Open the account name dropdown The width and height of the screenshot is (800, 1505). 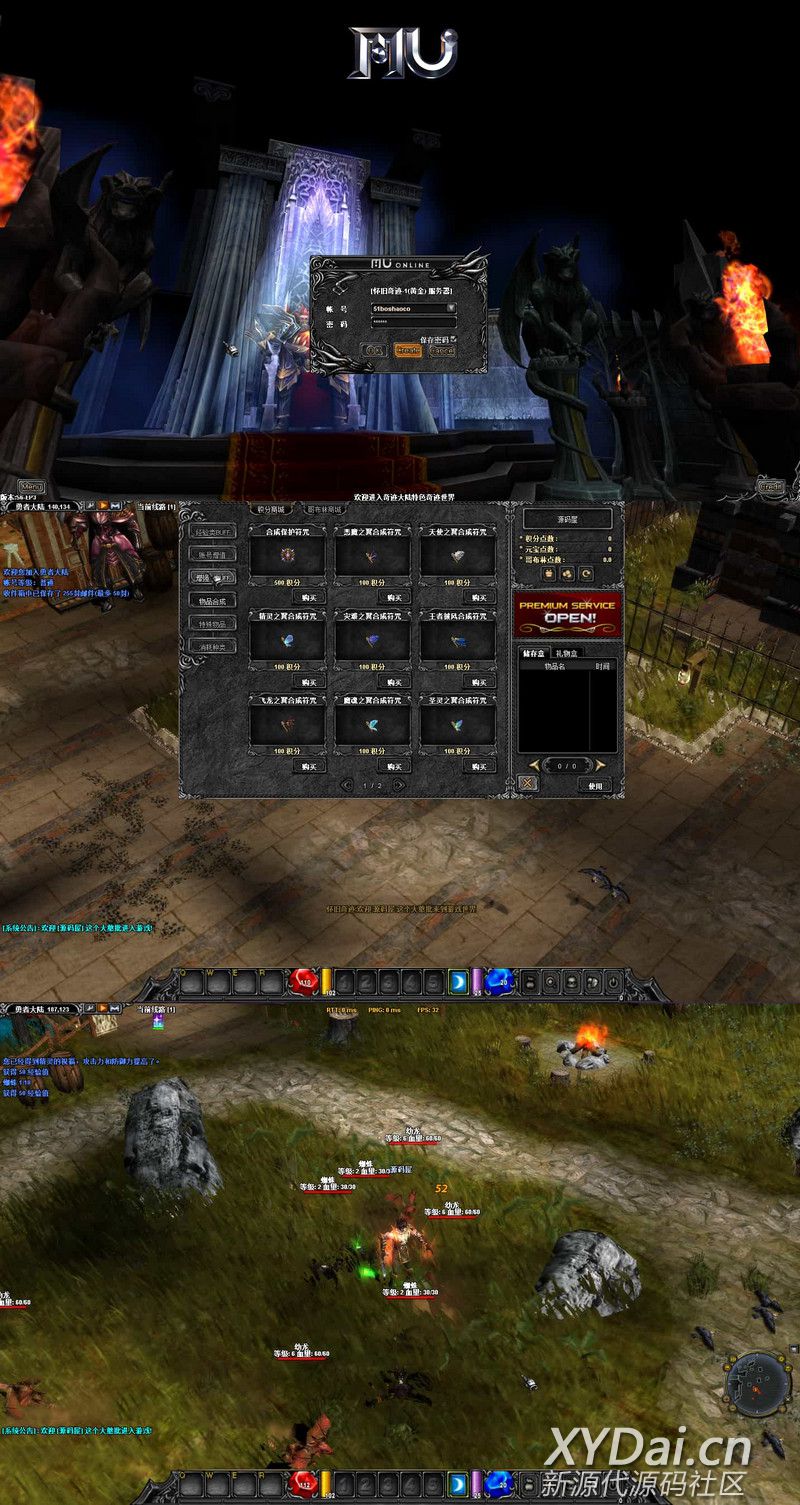[x=451, y=308]
